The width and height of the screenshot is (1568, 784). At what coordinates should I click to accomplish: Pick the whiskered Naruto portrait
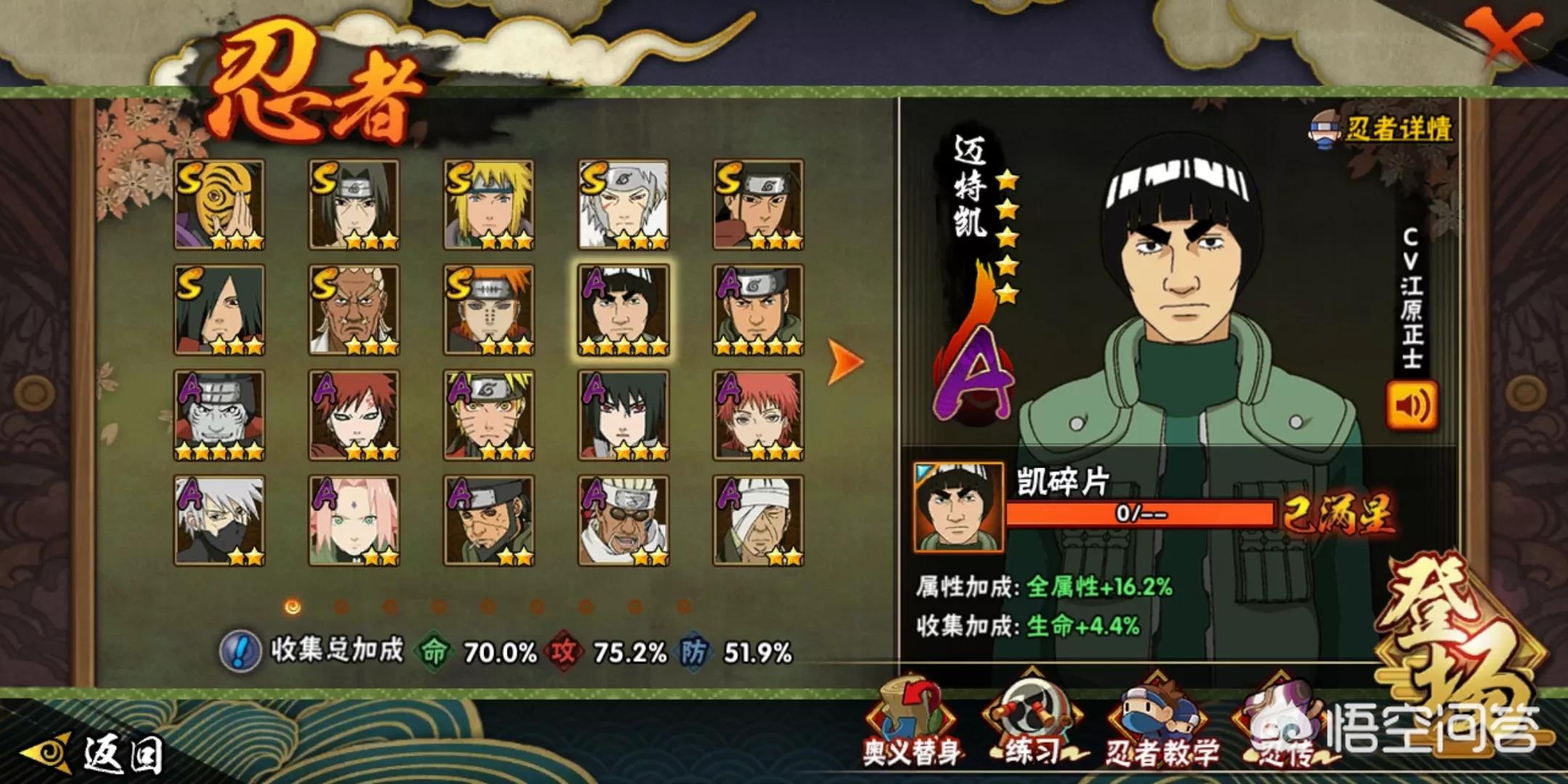(x=489, y=415)
